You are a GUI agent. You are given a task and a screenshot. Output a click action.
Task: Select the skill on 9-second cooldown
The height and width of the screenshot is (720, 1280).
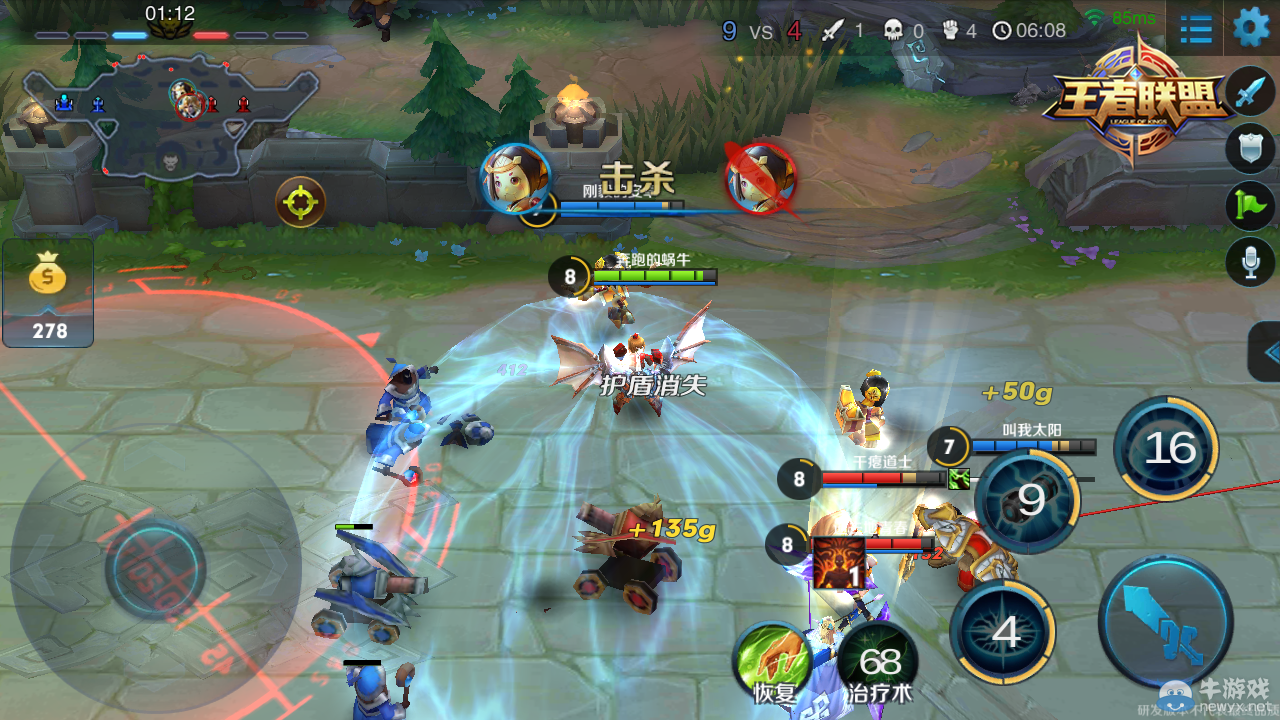(1027, 500)
